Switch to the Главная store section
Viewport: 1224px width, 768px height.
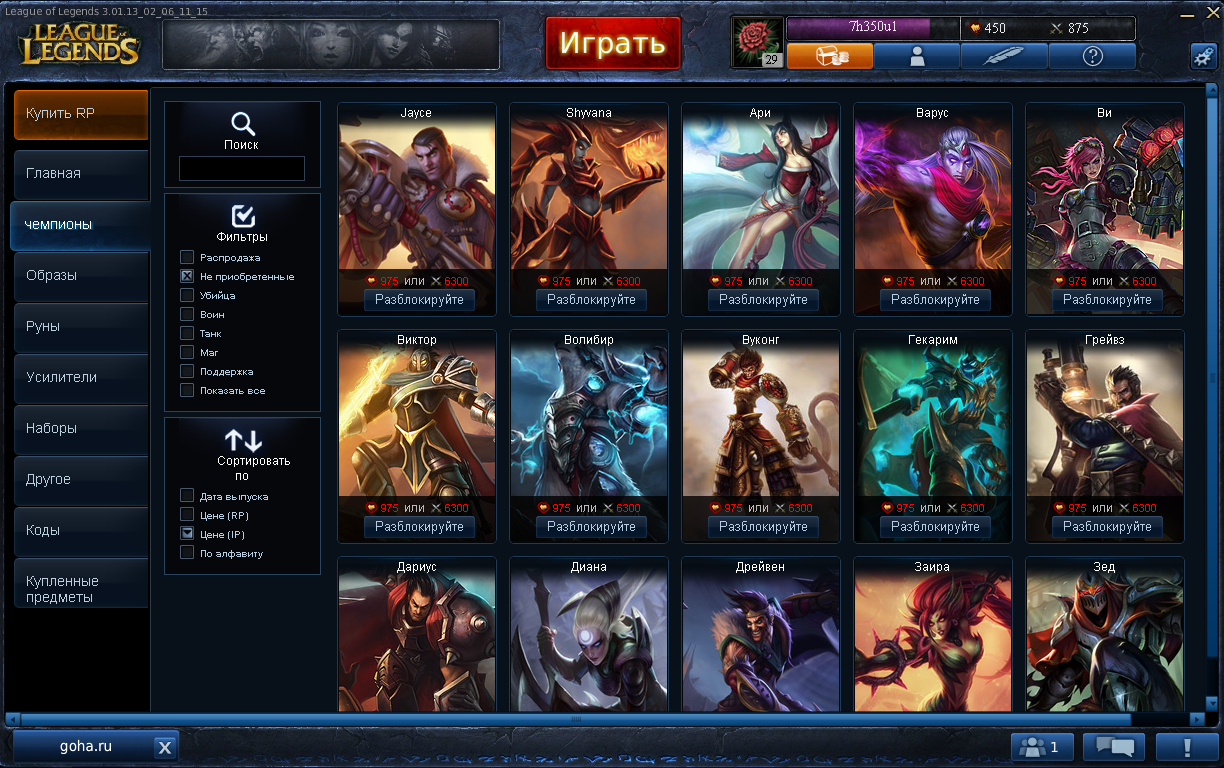pyautogui.click(x=80, y=173)
